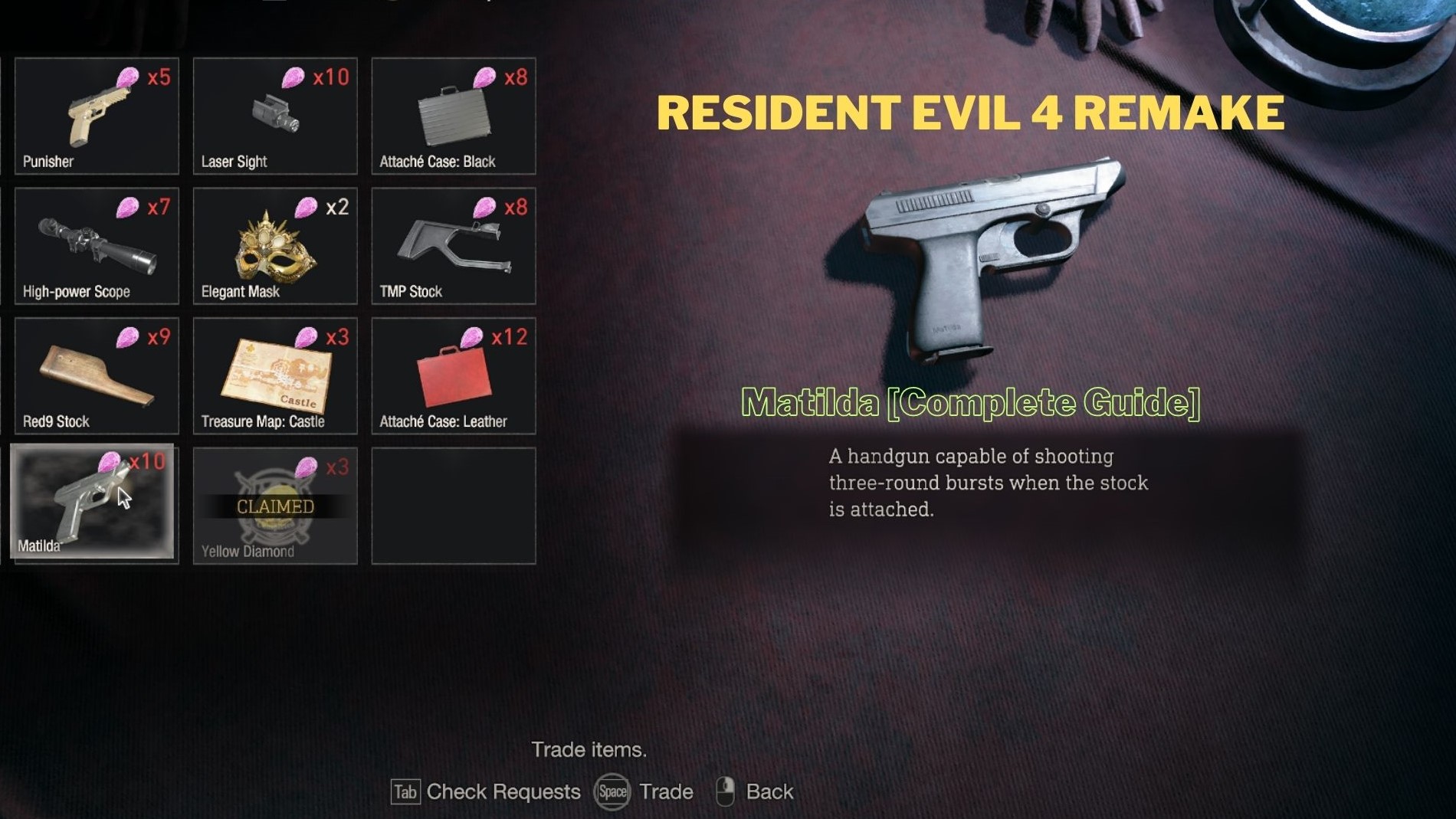Click the mouse Back indicator icon
Image resolution: width=1456 pixels, height=819 pixels.
pos(726,791)
